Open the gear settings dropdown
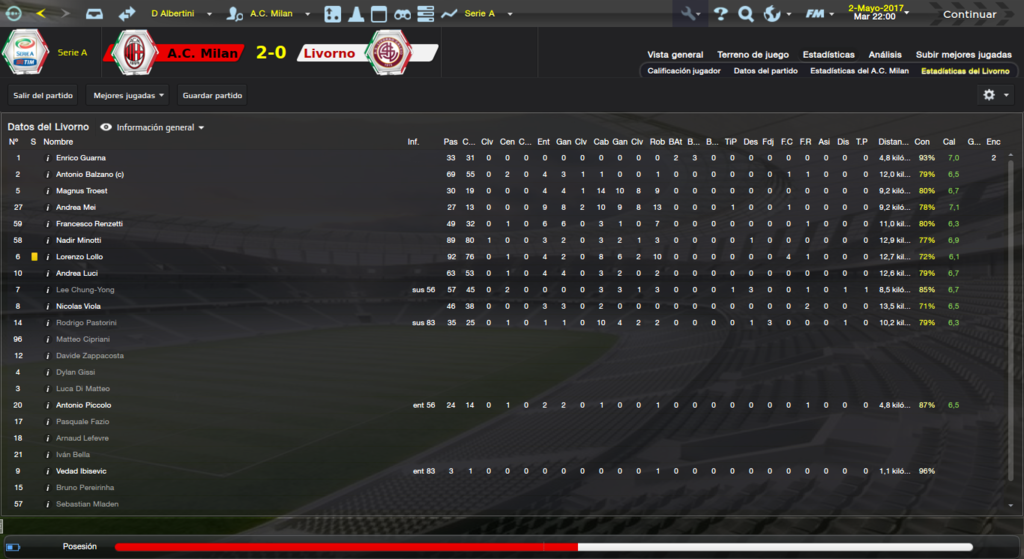1024x559 pixels. (996, 95)
